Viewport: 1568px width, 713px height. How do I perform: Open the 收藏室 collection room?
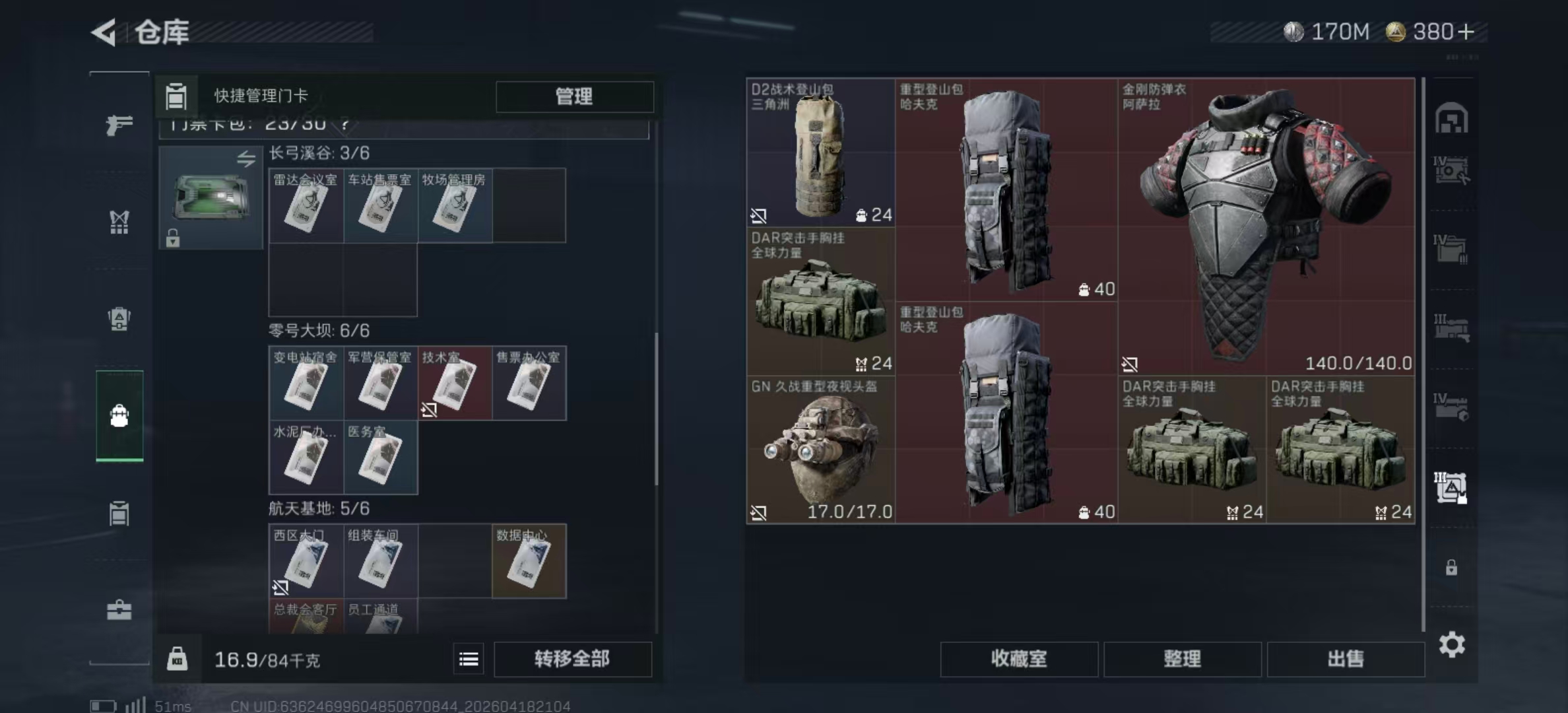point(1020,660)
